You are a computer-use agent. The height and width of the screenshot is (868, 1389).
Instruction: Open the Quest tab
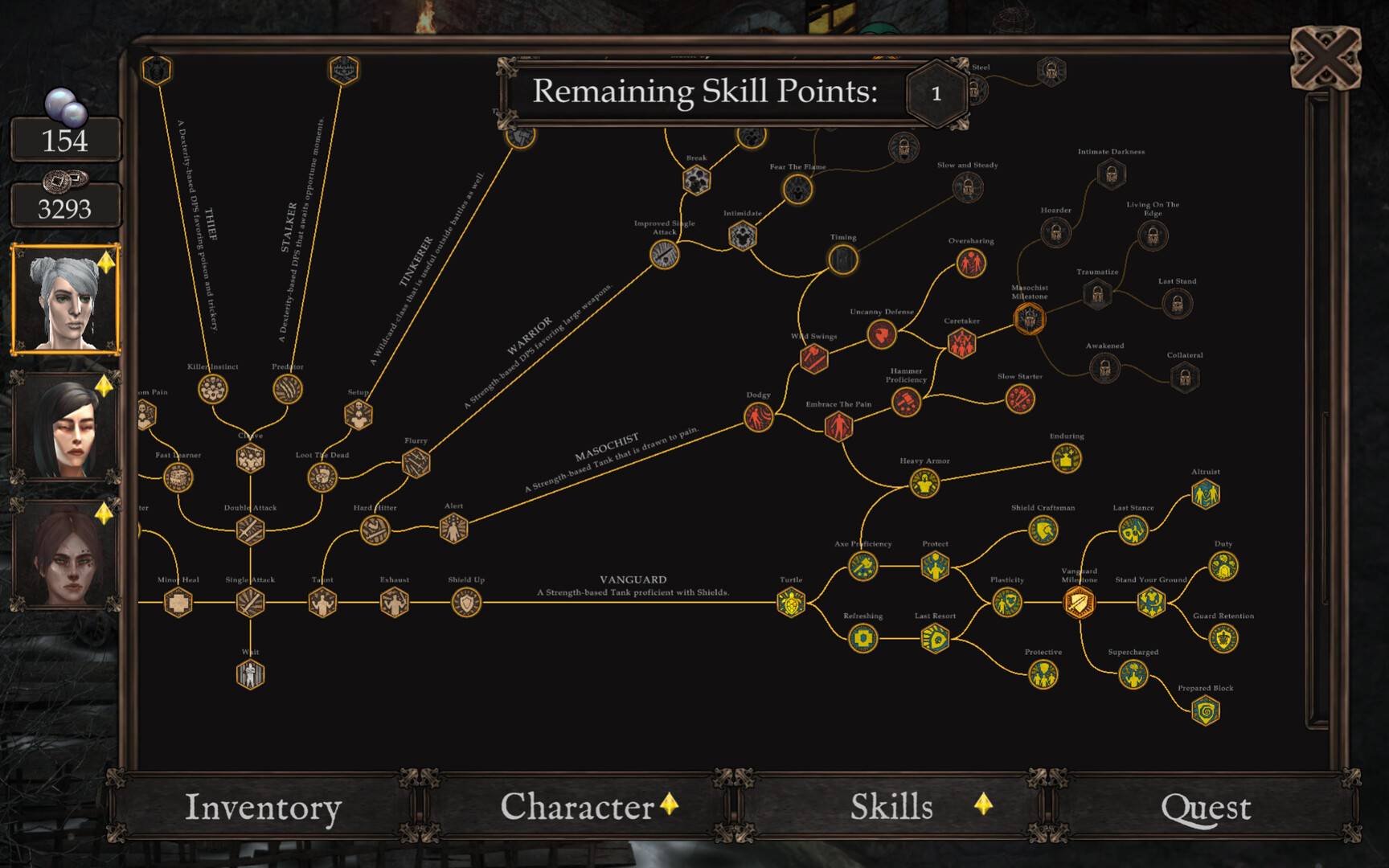[1207, 807]
